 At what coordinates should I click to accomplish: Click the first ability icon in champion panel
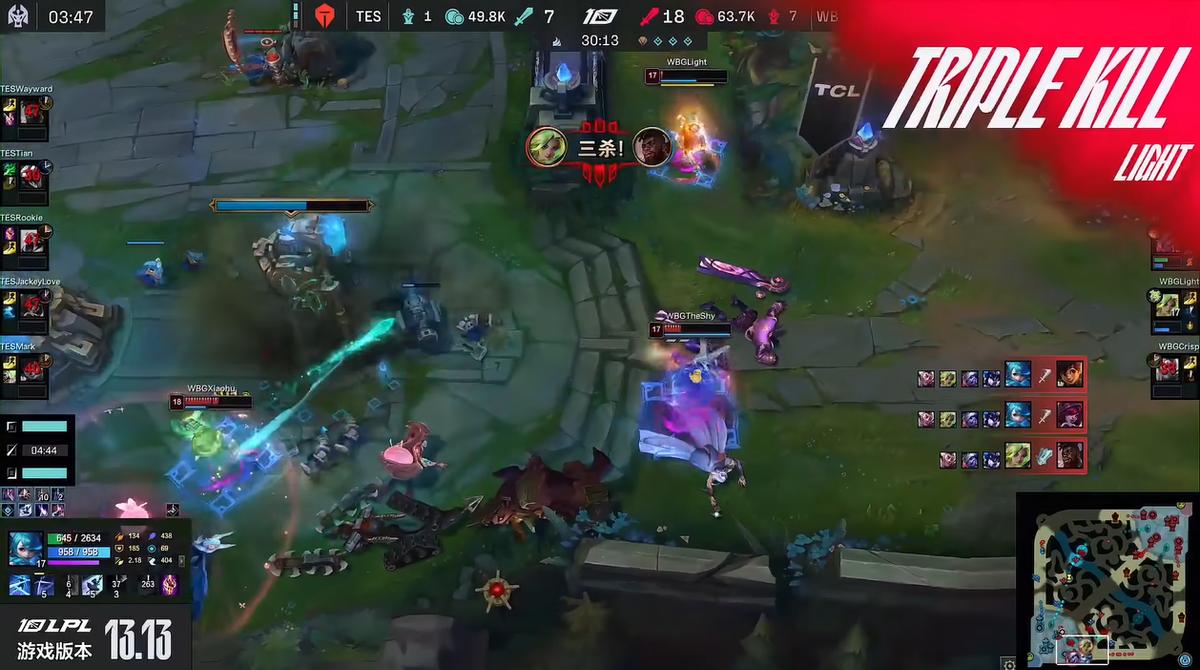20,585
